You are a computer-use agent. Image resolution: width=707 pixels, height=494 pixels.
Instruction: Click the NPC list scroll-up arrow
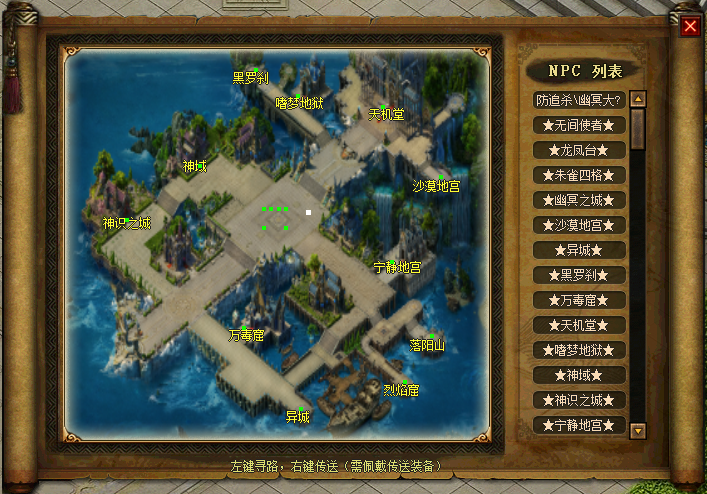point(638,99)
